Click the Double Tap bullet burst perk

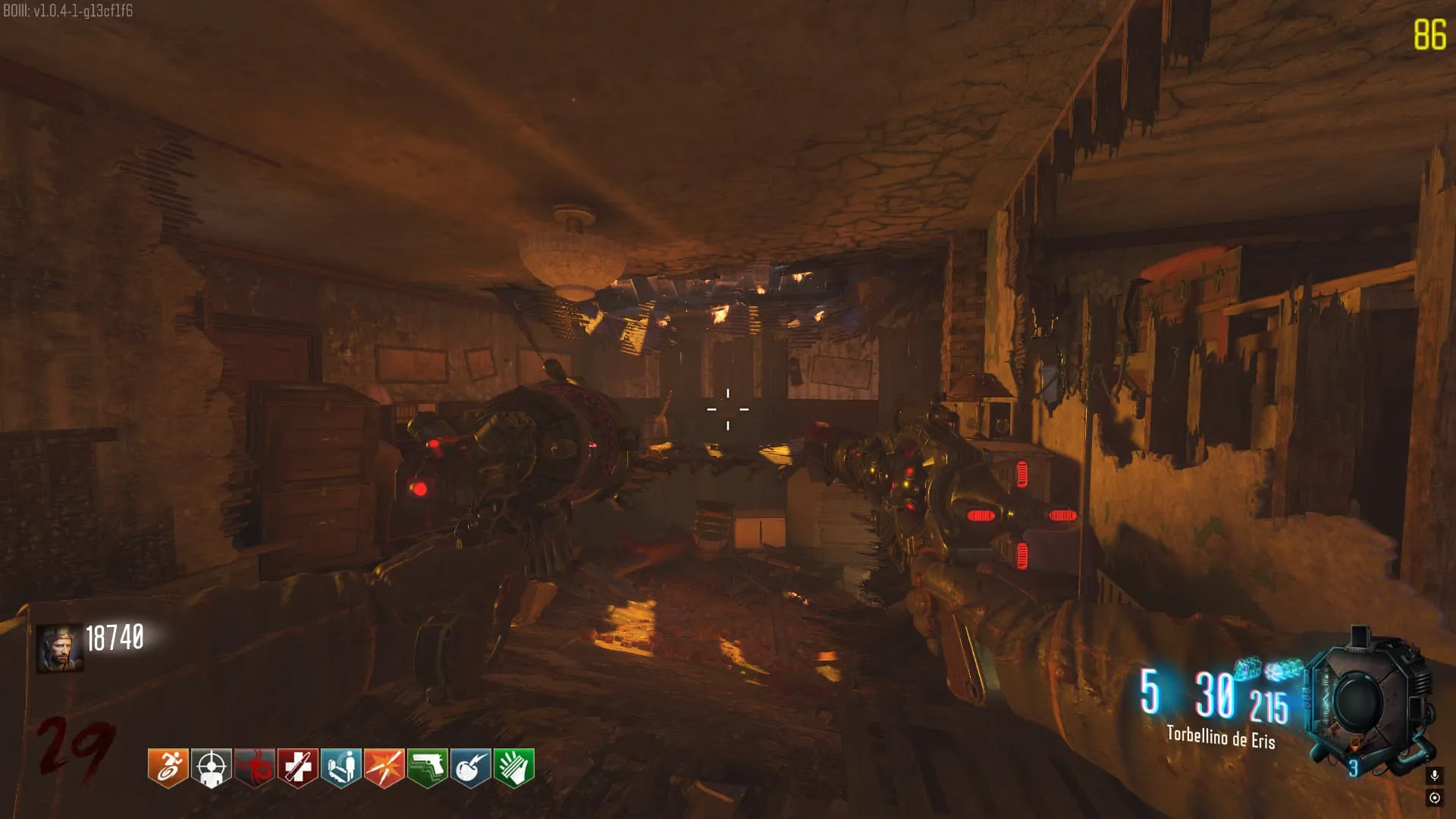pos(384,767)
